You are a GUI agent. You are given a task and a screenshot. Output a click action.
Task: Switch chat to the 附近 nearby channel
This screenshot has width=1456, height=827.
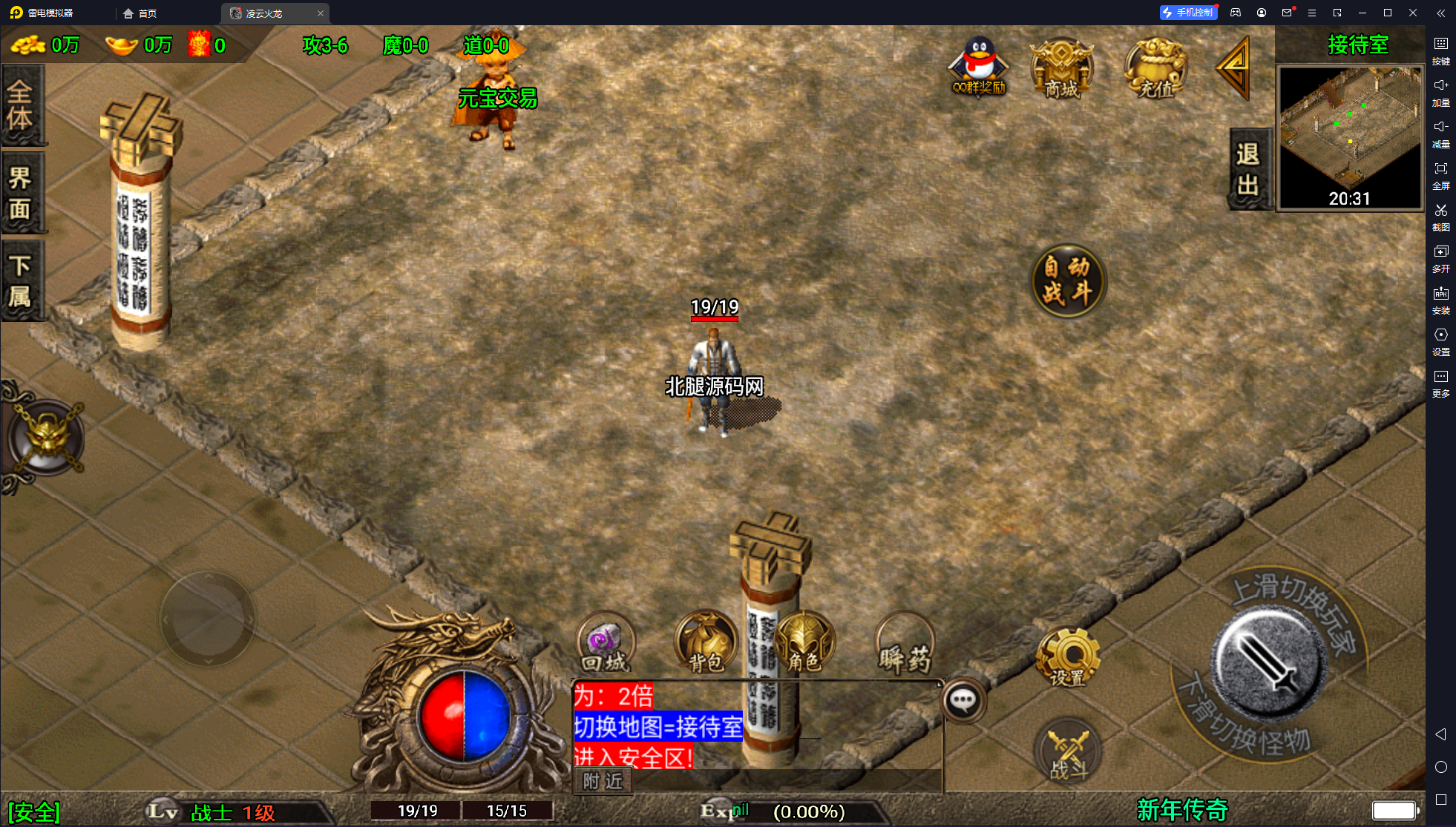tap(603, 781)
